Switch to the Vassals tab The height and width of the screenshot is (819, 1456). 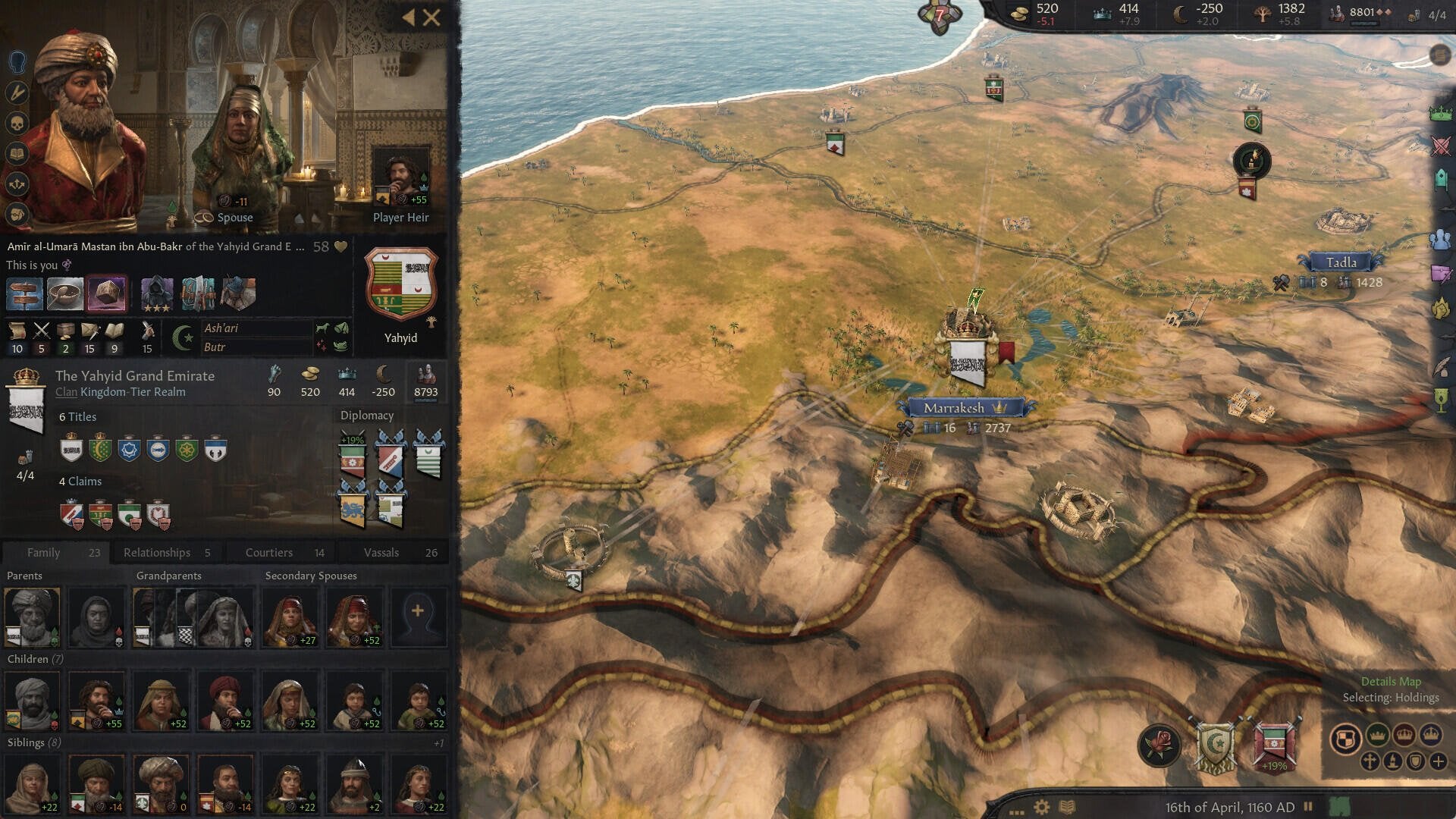pos(382,552)
